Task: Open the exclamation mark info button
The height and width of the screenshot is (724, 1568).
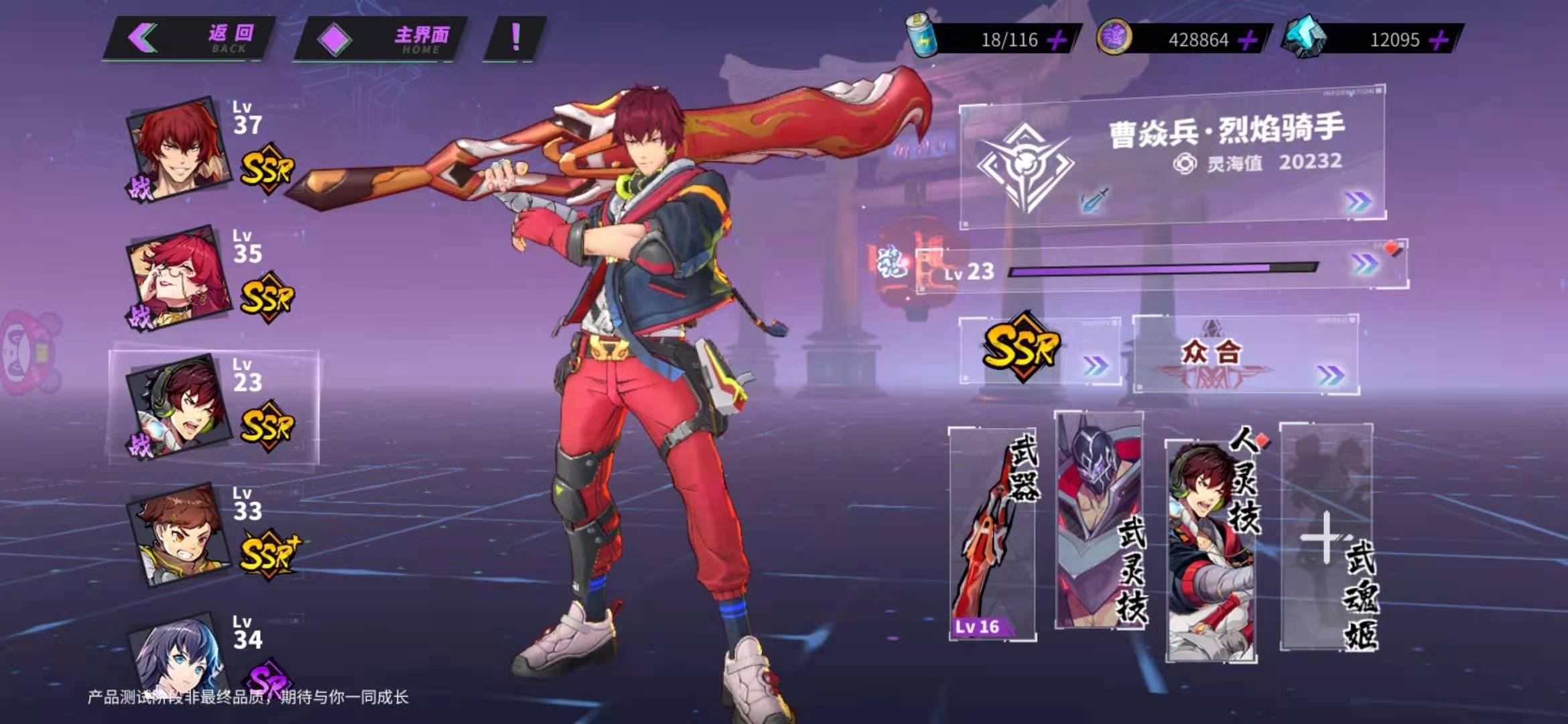Action: point(515,38)
